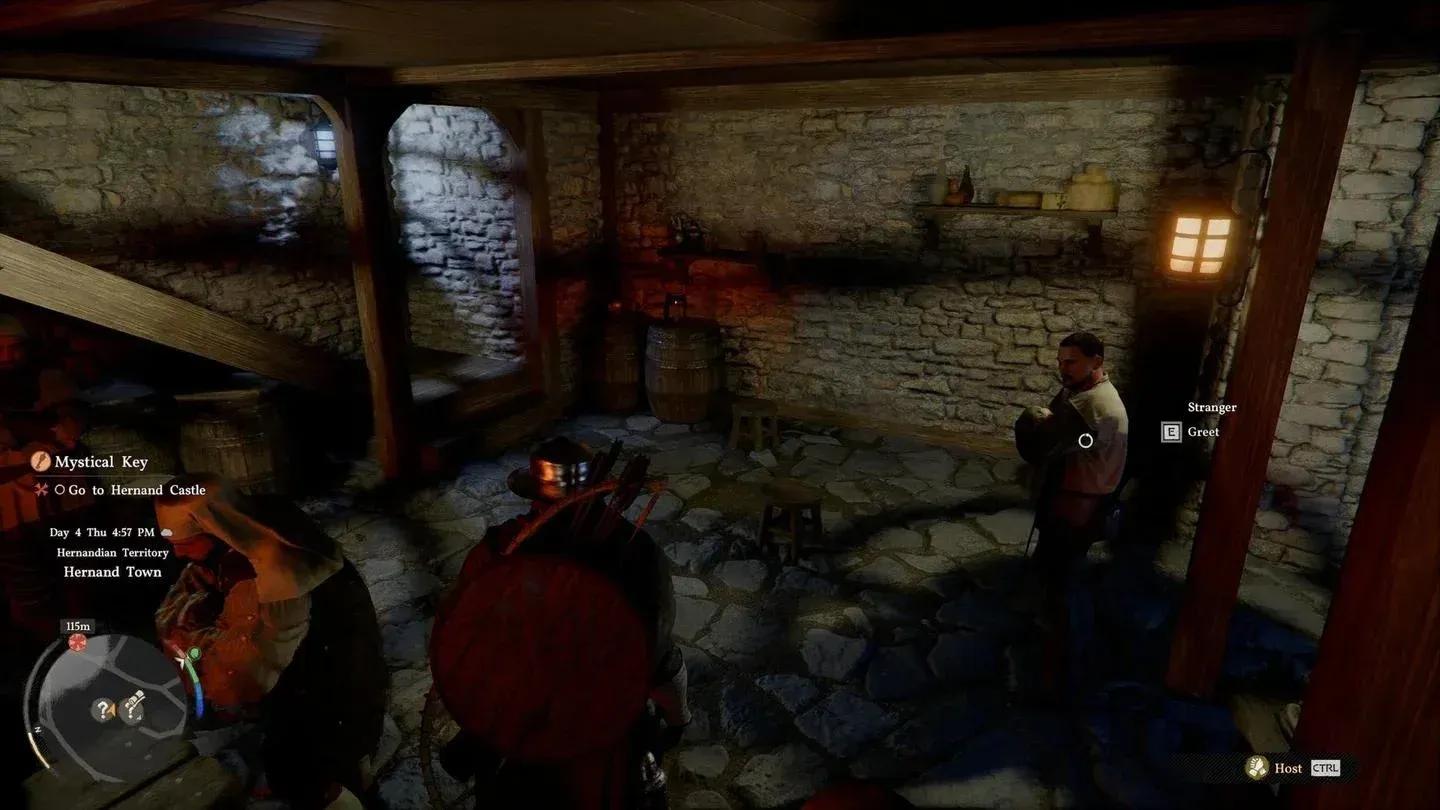Viewport: 1440px width, 810px height.
Task: Click the right question-mark marker on the minimap
Action: [131, 708]
